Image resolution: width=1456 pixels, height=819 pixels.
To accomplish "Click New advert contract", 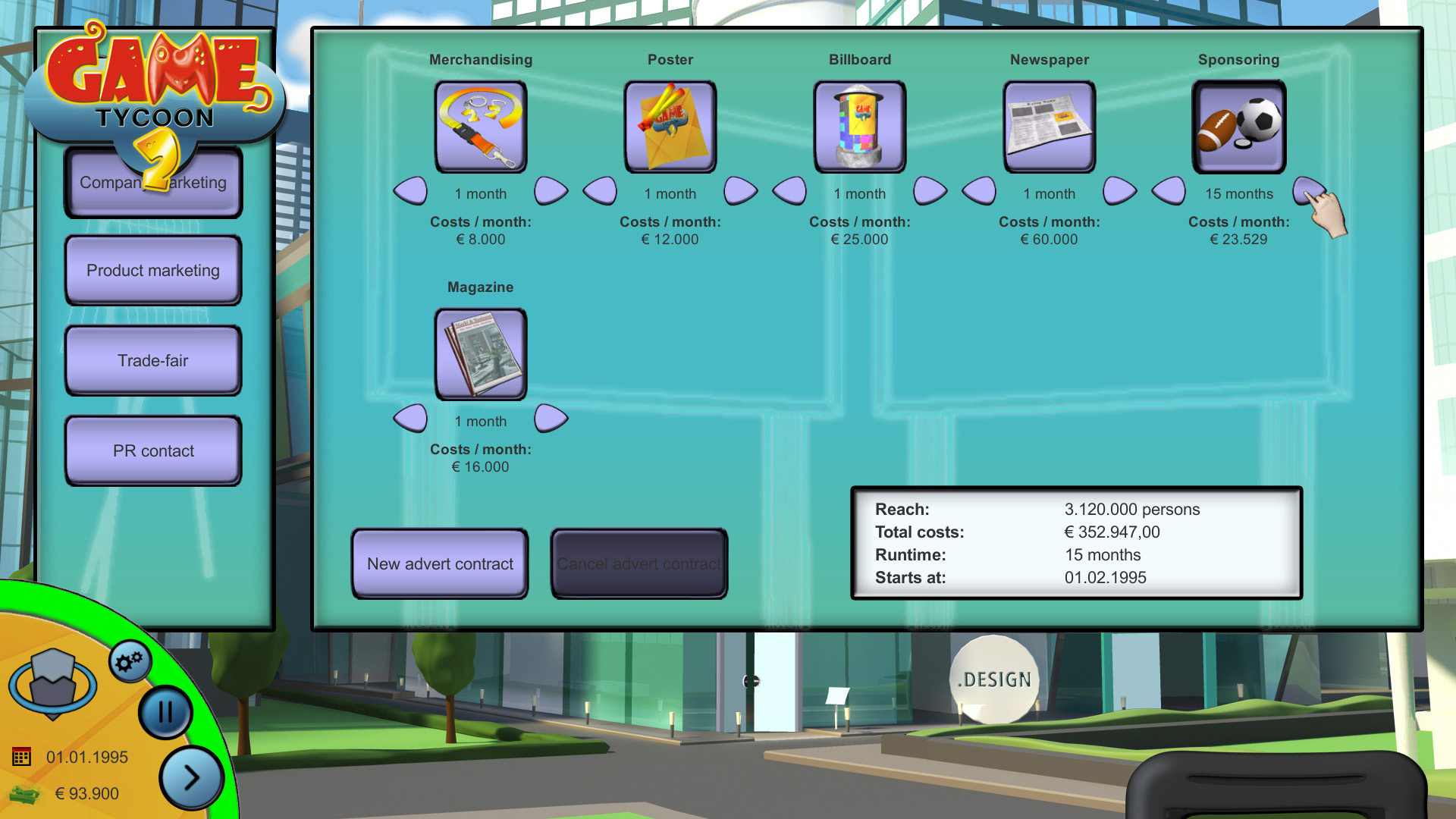I will pos(440,564).
